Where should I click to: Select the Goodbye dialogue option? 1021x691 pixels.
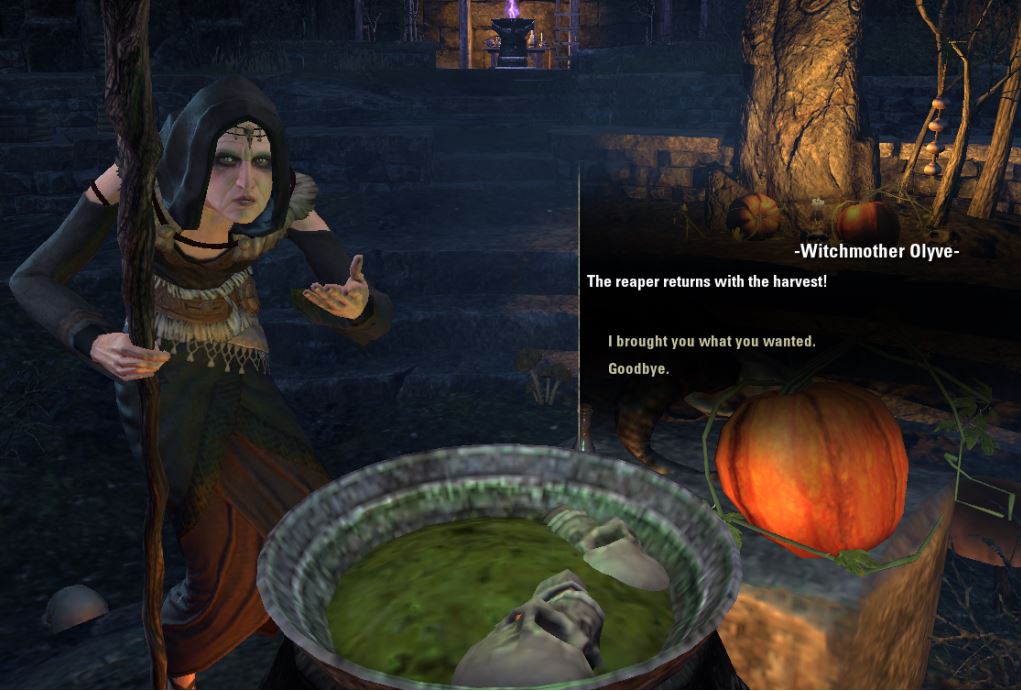coord(638,369)
